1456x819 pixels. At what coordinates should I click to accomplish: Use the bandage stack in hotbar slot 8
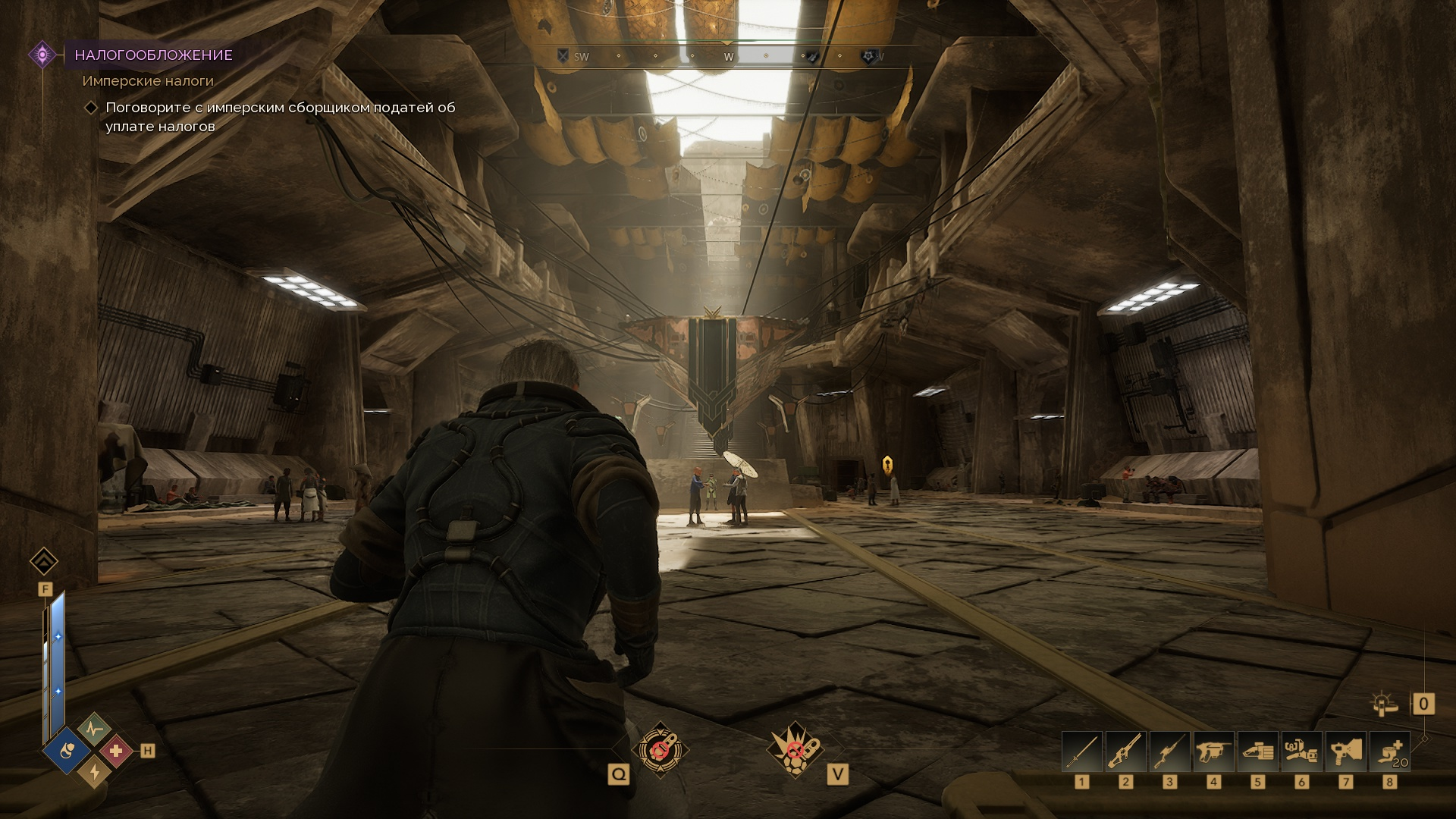pos(1389,752)
